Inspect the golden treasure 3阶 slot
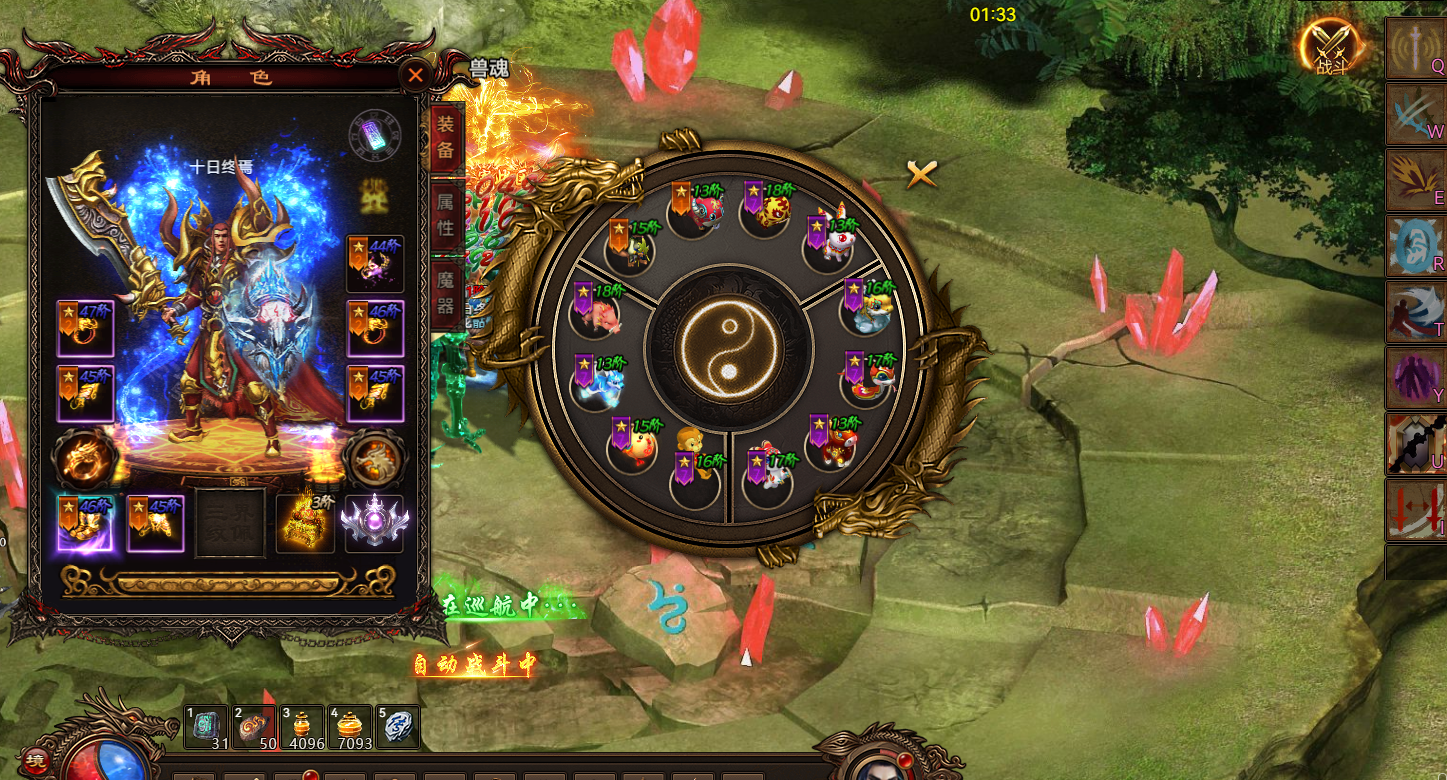1447x780 pixels. (305, 523)
